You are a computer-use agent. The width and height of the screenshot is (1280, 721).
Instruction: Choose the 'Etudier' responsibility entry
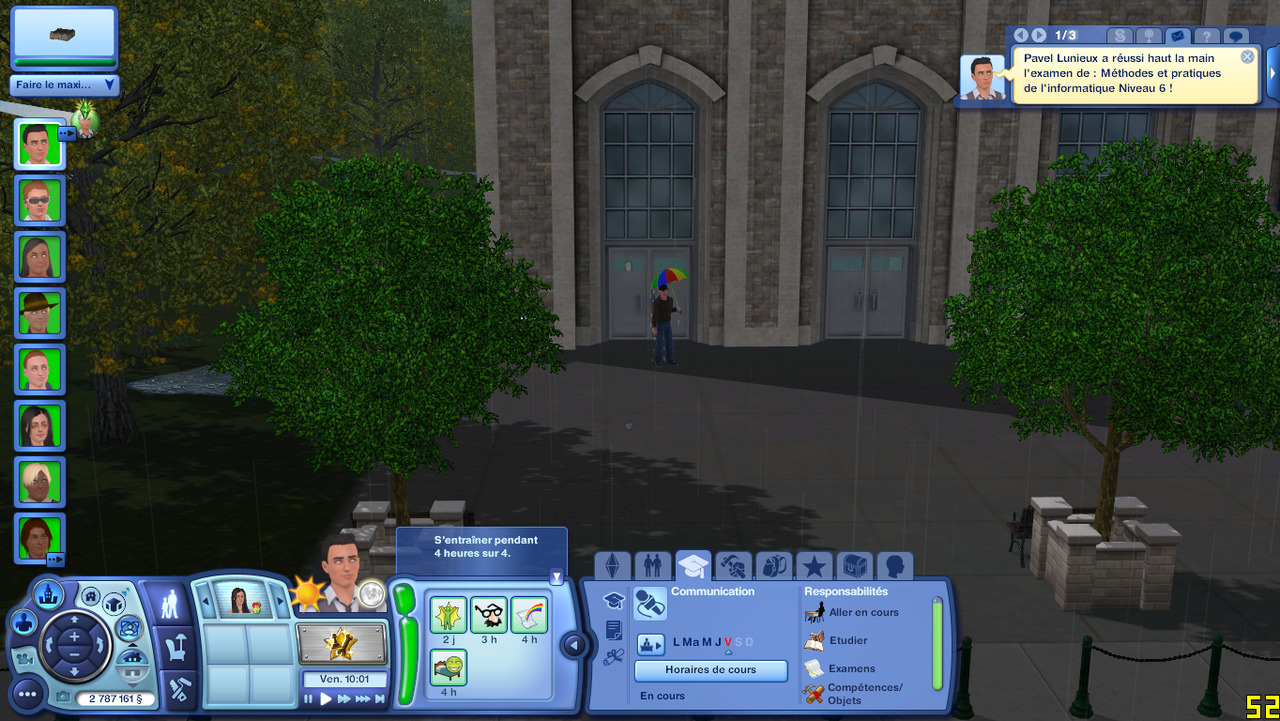click(847, 640)
